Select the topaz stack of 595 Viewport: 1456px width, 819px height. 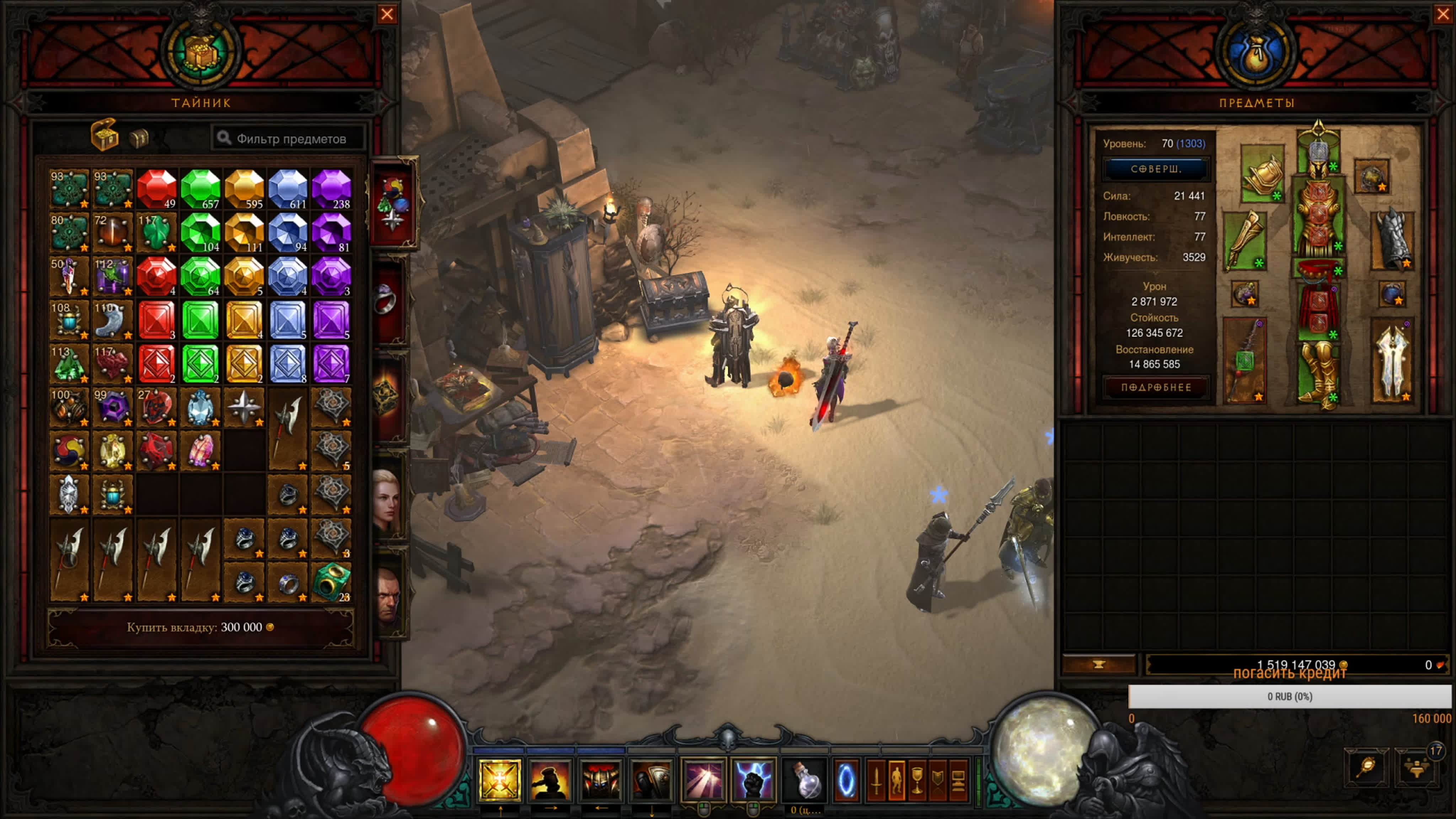(x=244, y=189)
